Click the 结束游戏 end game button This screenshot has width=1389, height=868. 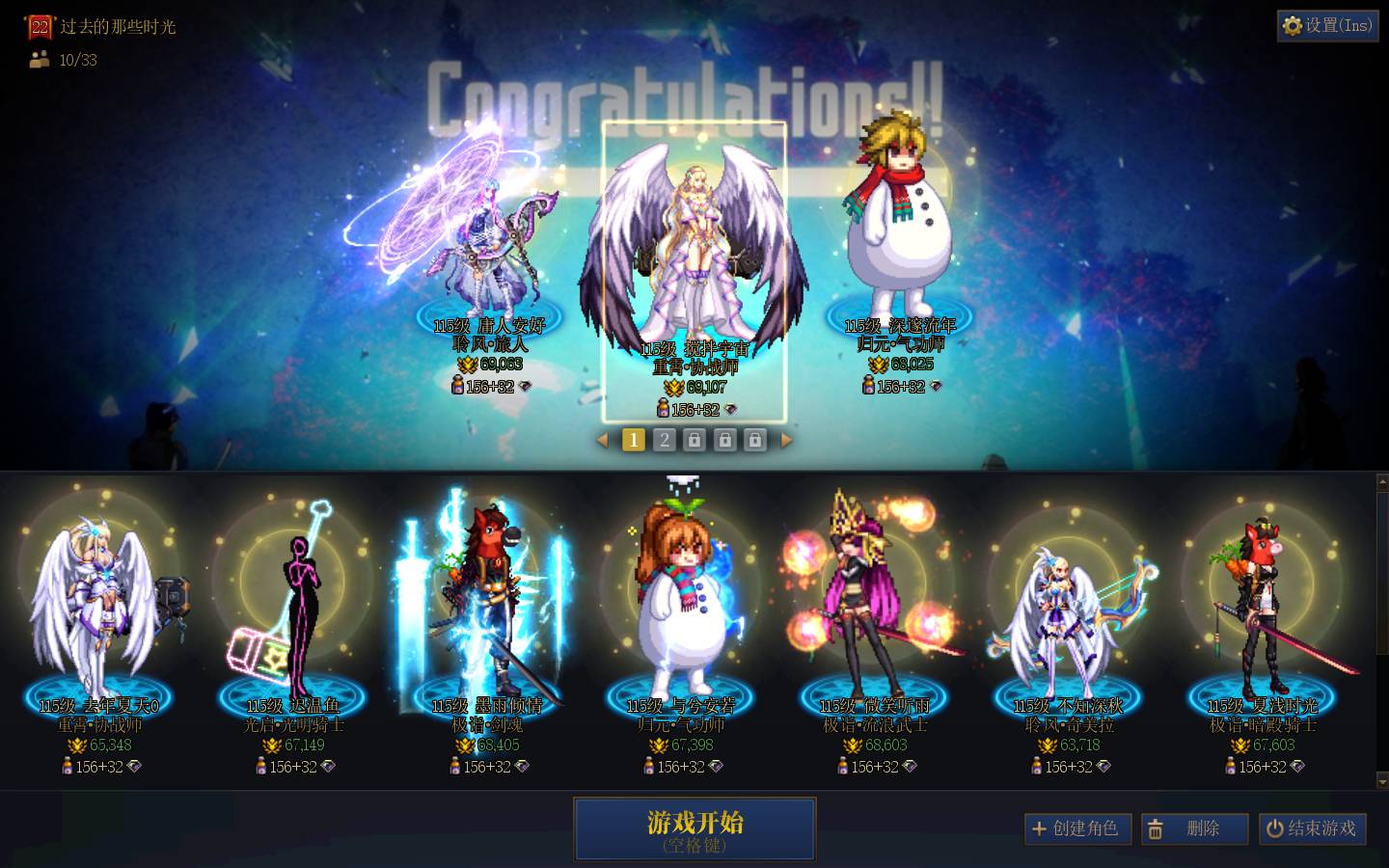click(1313, 828)
